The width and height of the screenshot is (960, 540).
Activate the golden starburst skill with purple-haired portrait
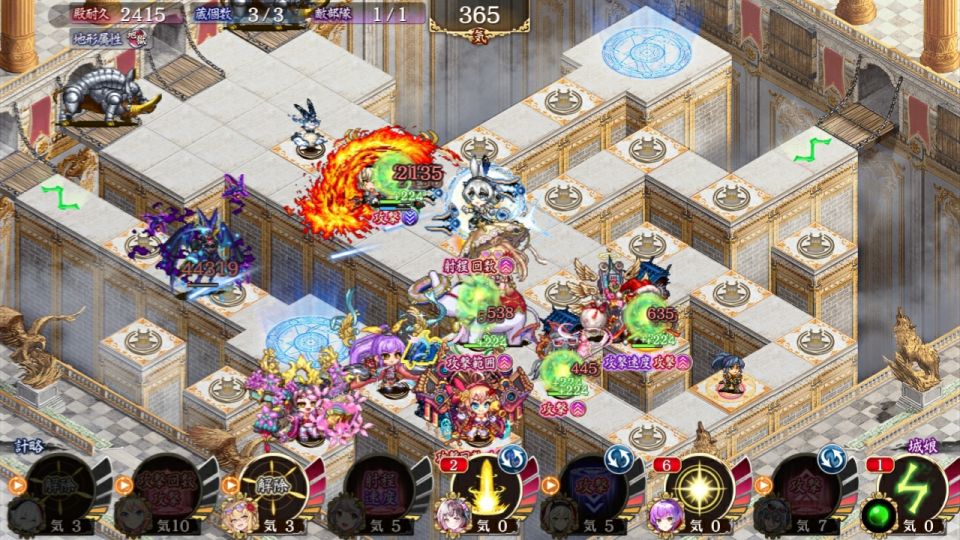tap(700, 489)
